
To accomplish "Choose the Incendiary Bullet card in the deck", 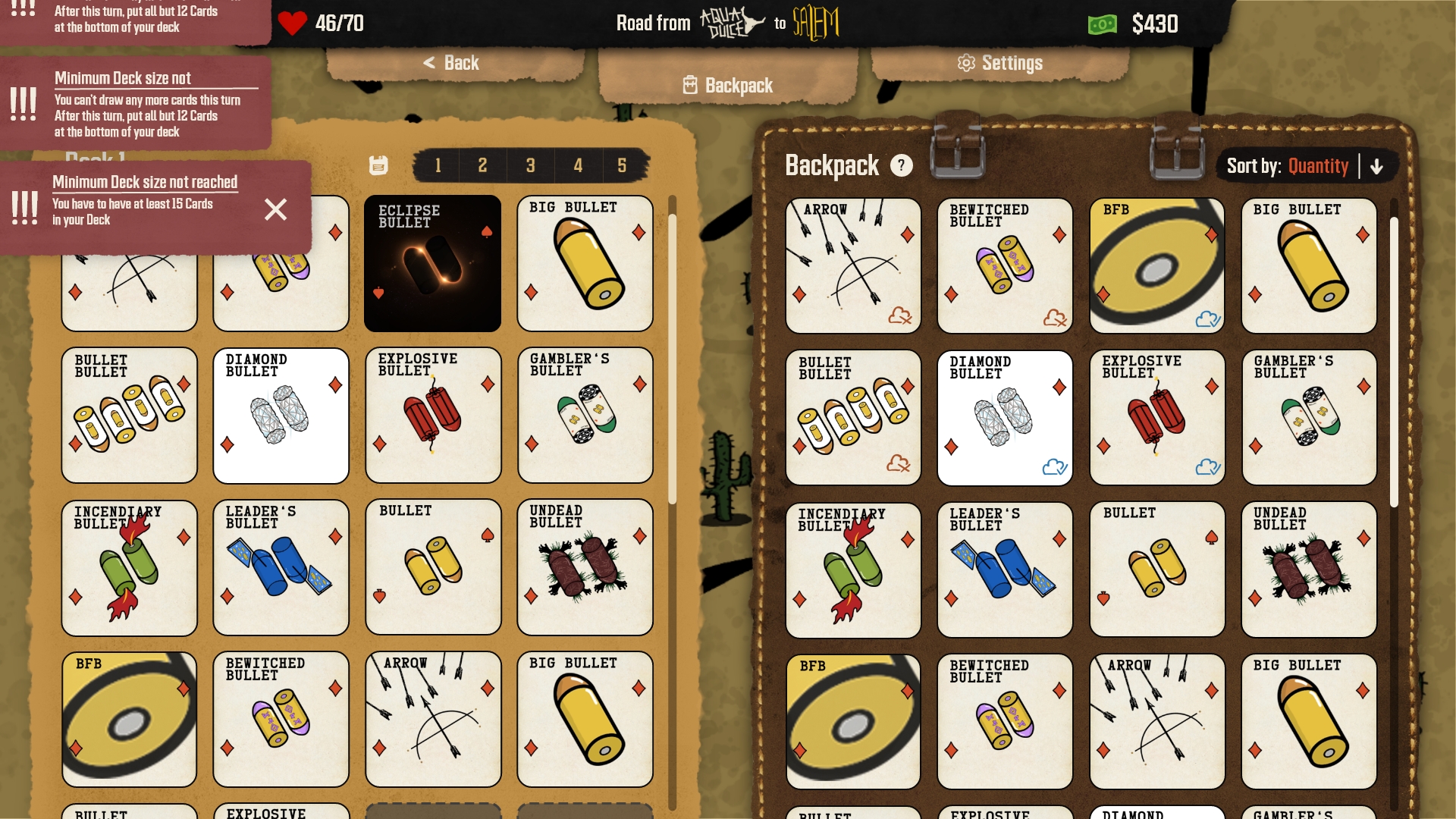I will 129,567.
